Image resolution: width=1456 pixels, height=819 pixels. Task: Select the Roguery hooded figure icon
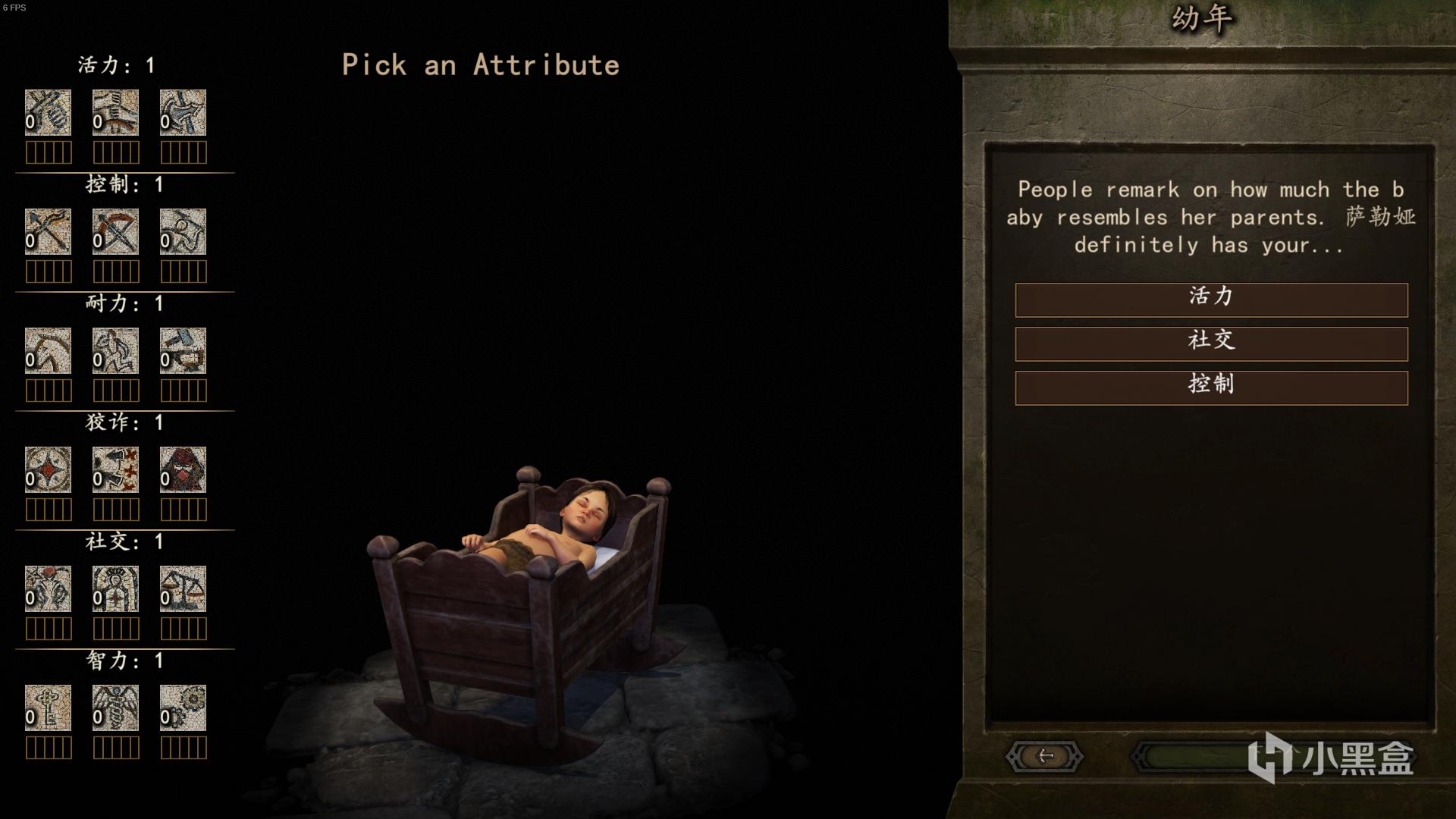[x=183, y=469]
